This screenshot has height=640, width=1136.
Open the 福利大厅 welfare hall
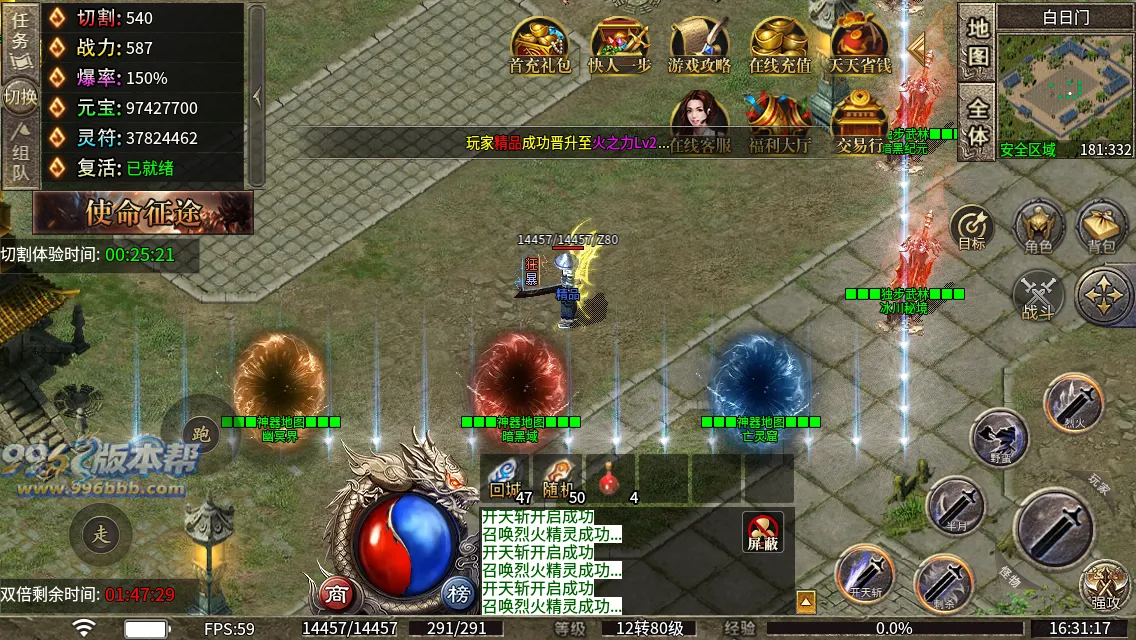coord(779,122)
